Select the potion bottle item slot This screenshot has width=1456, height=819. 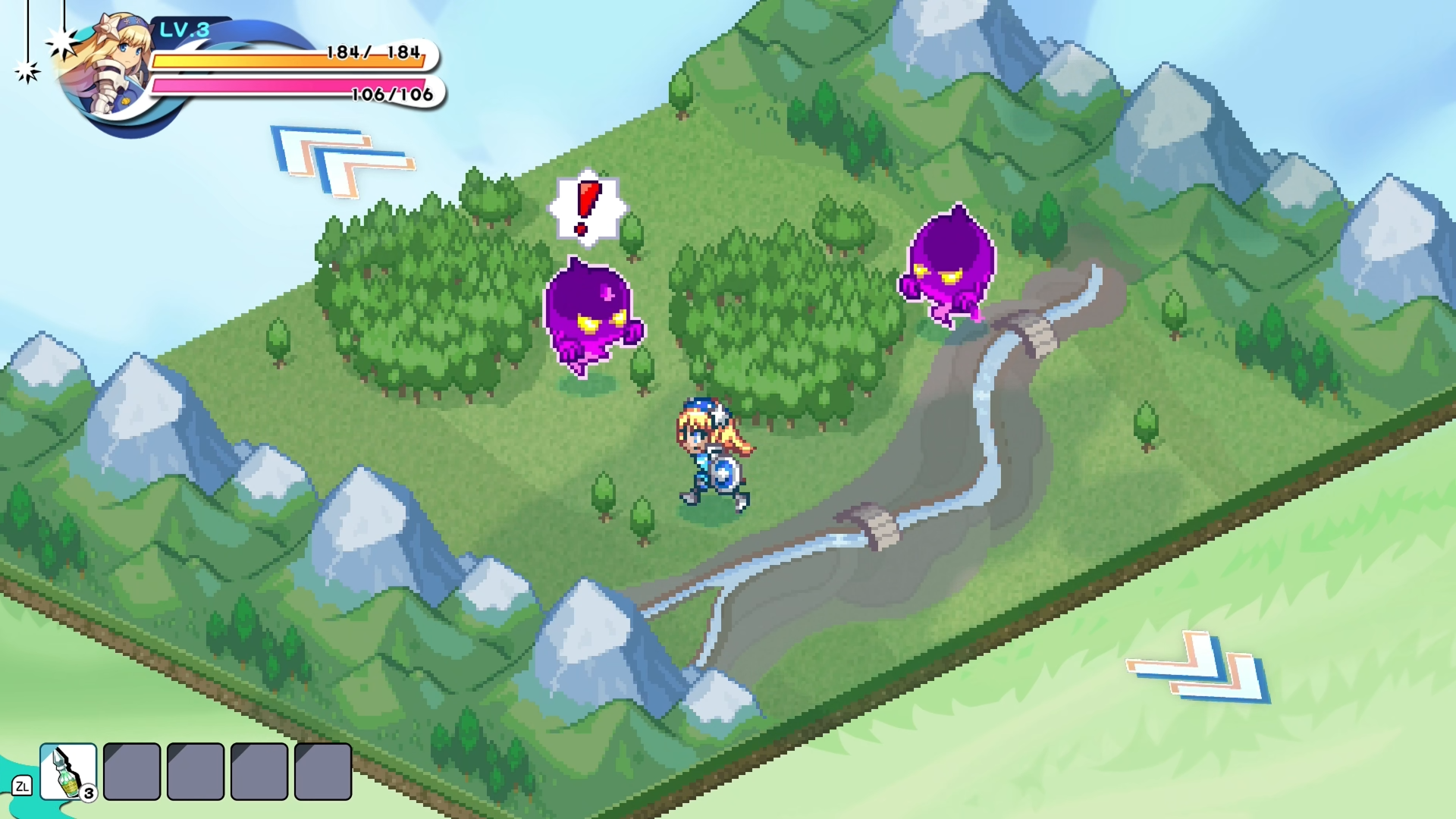68,771
